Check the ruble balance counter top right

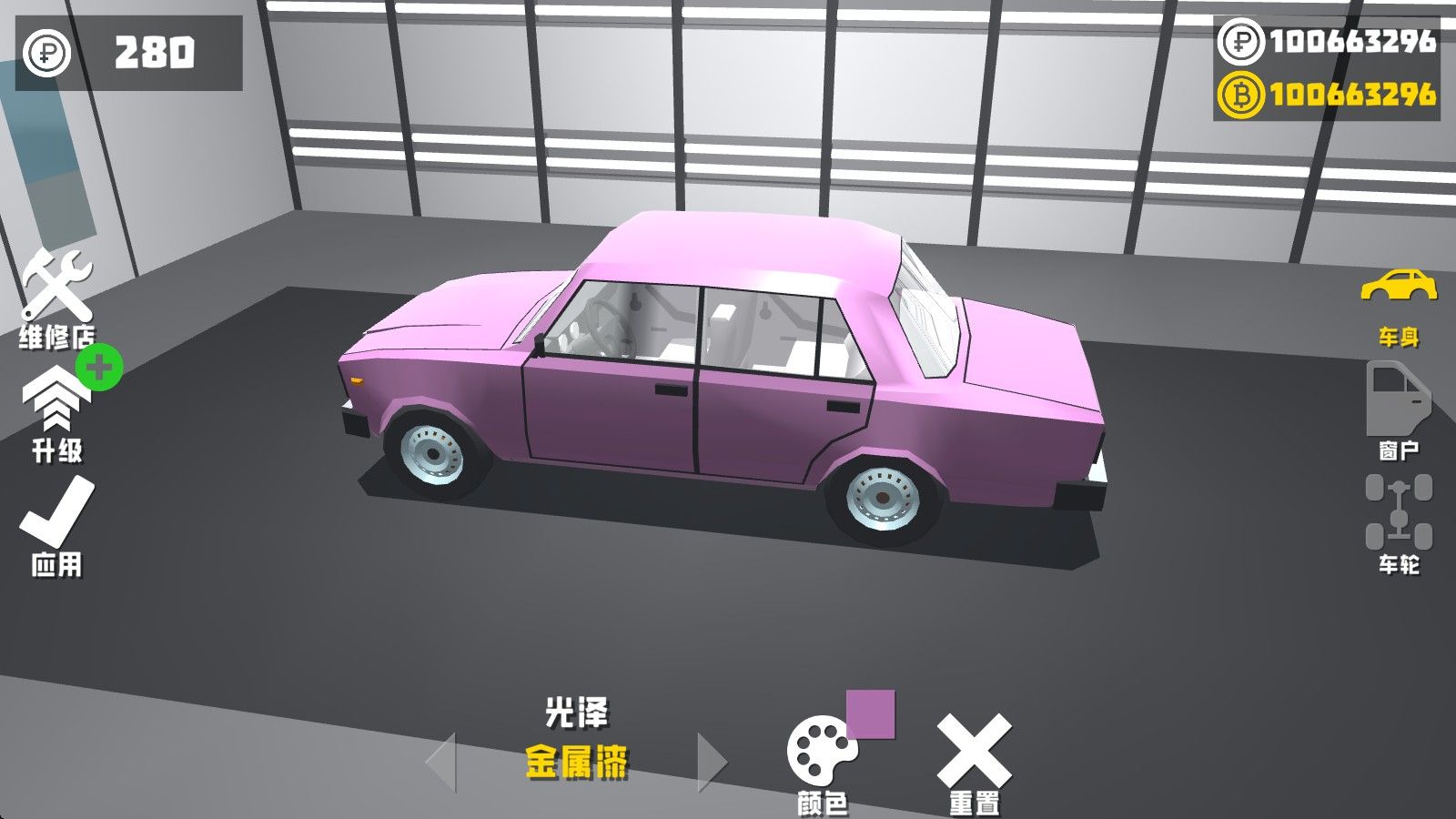(x=1338, y=41)
